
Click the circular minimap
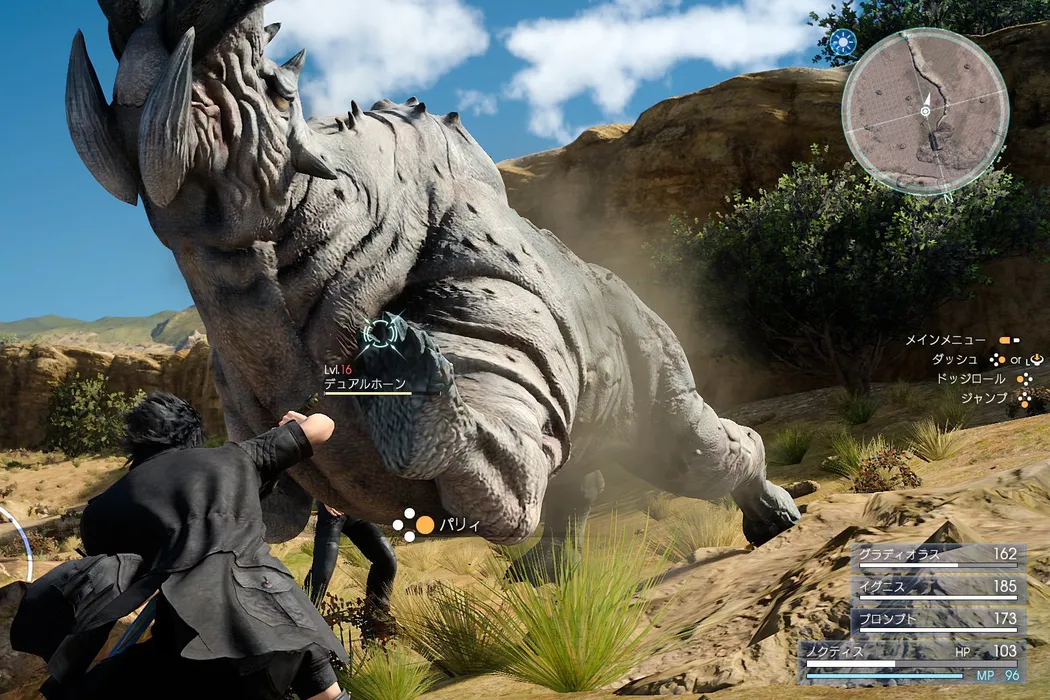[x=925, y=111]
